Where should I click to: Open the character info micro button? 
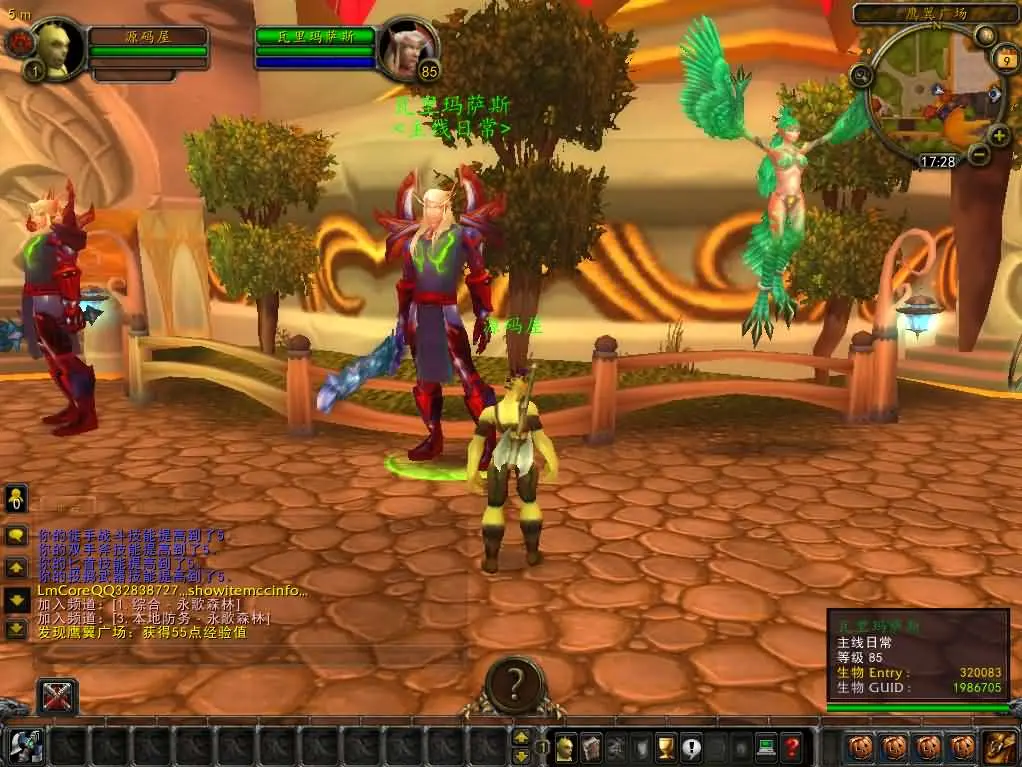[566, 746]
